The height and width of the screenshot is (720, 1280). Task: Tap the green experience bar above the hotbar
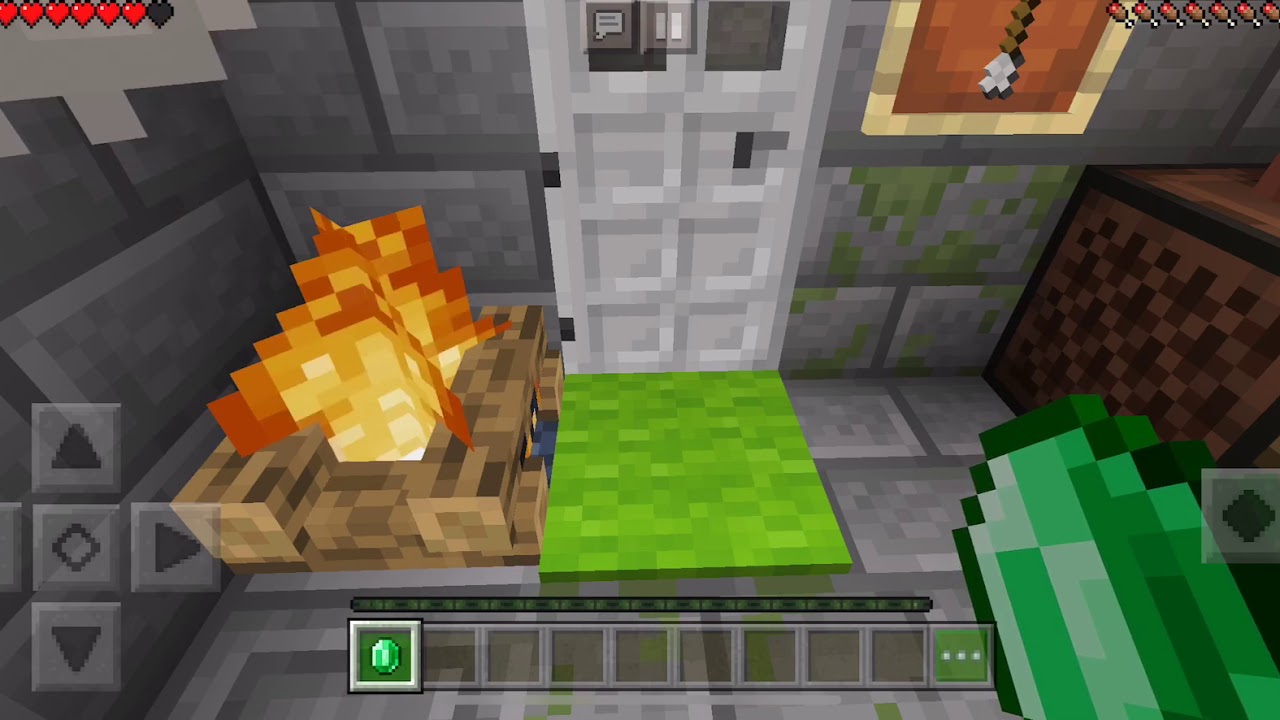(640, 605)
